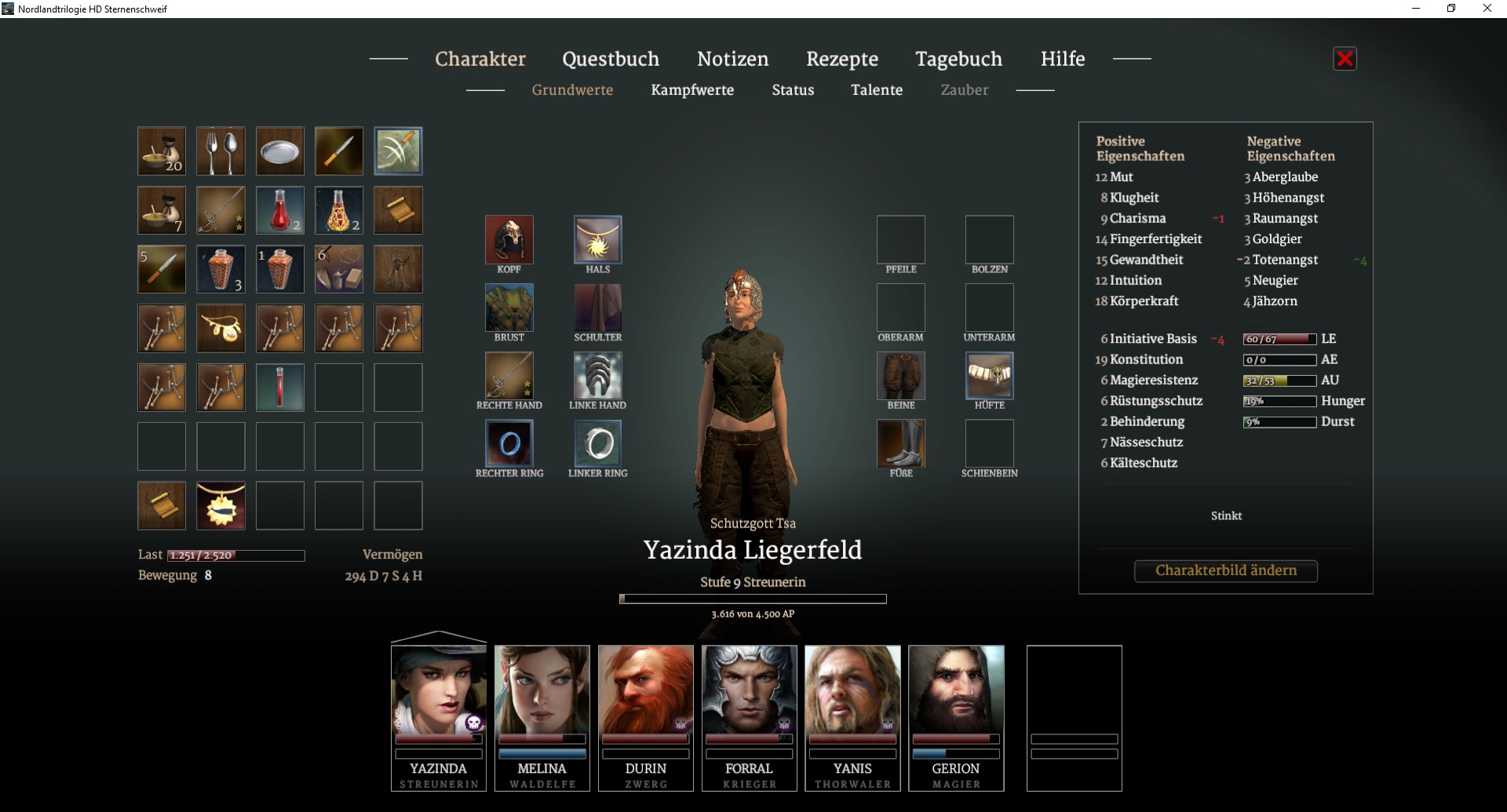
Task: Switch to Kampfwerte sub-tab
Action: coord(692,90)
